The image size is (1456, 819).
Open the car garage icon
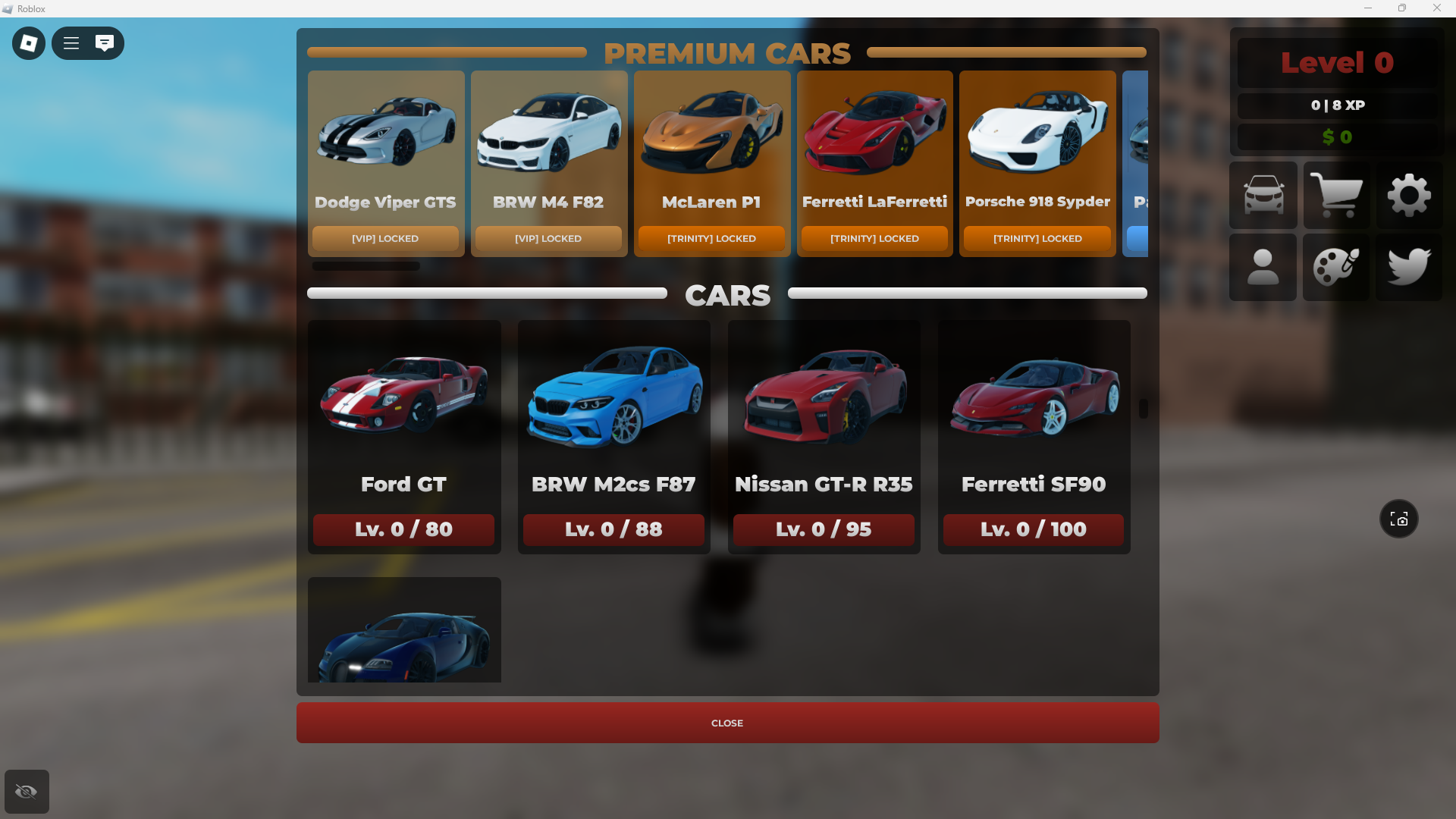point(1263,195)
